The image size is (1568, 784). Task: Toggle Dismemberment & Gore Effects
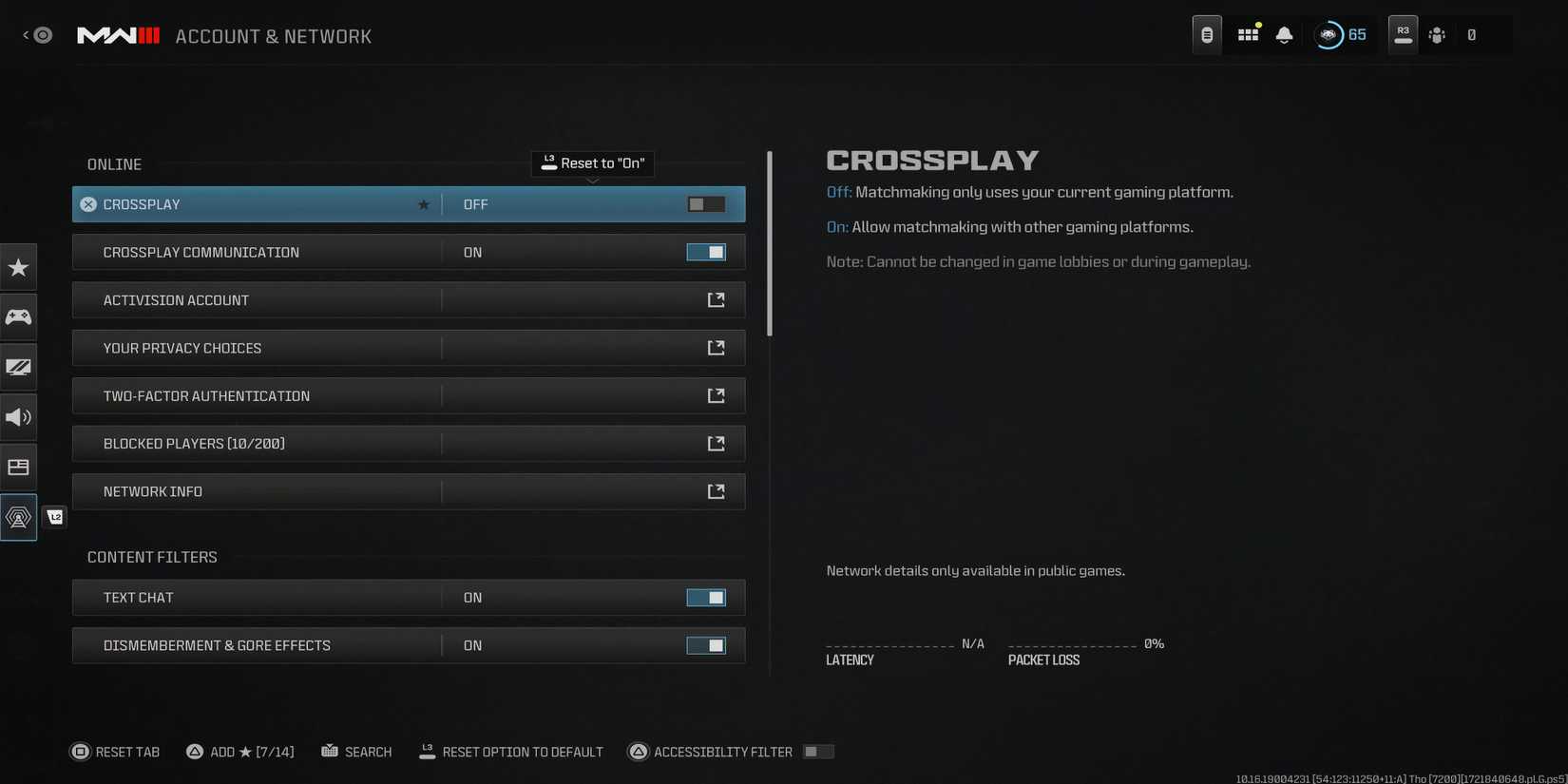coord(707,645)
